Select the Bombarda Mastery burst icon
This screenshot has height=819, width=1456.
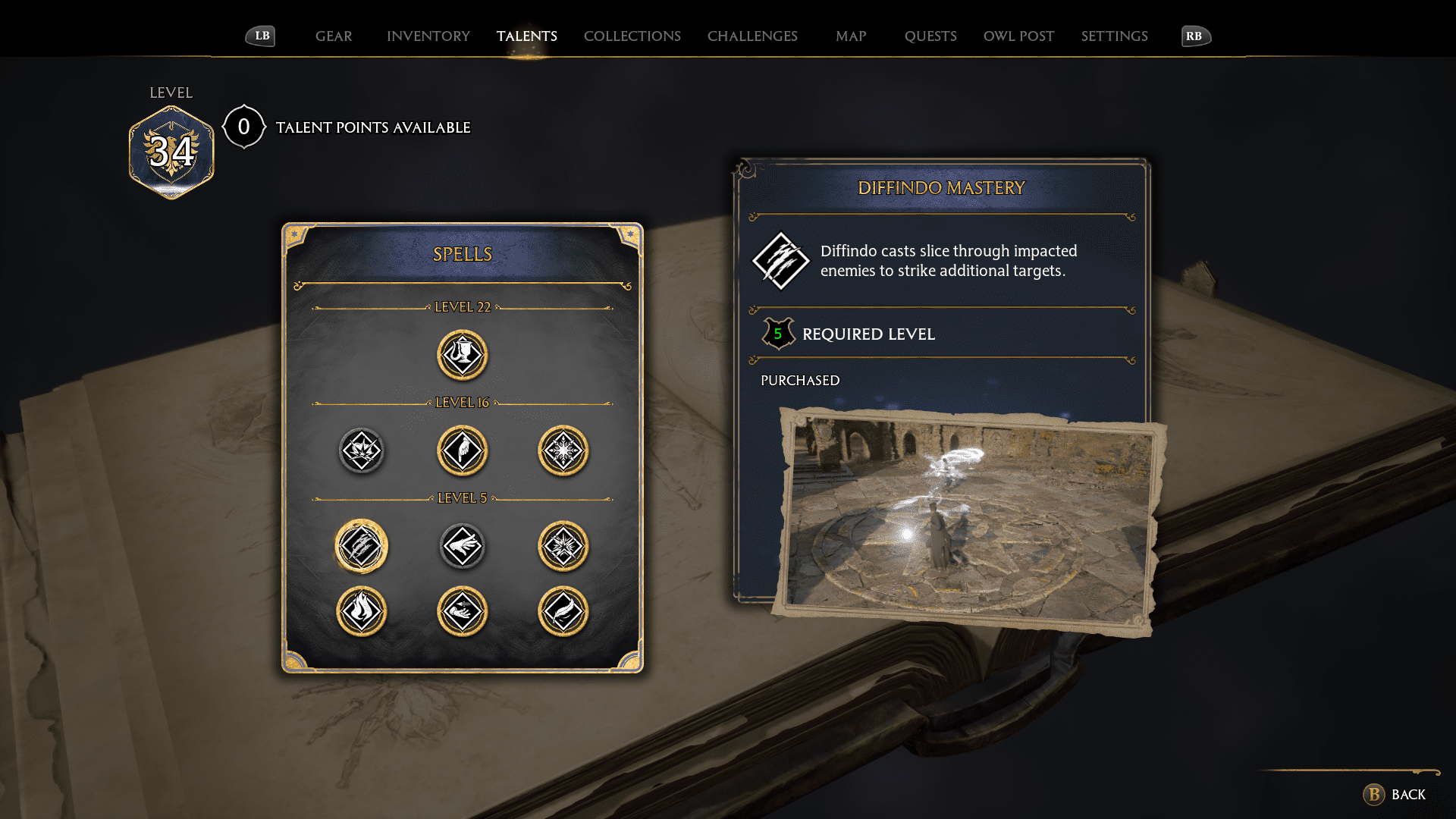(x=563, y=545)
